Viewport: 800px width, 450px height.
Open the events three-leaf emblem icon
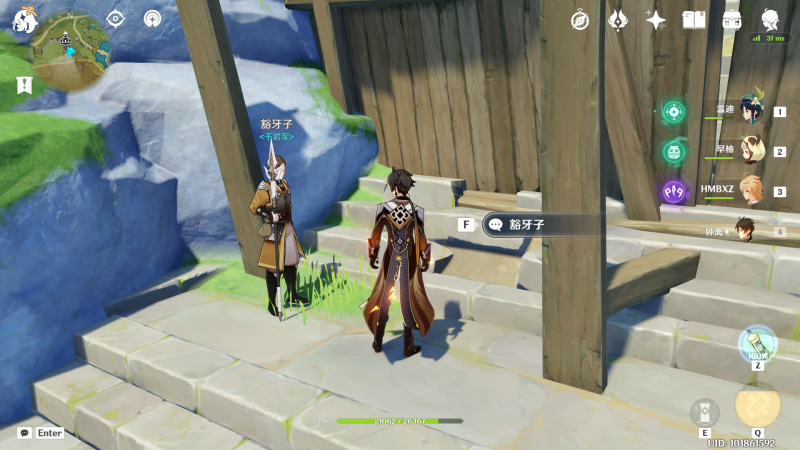(618, 20)
